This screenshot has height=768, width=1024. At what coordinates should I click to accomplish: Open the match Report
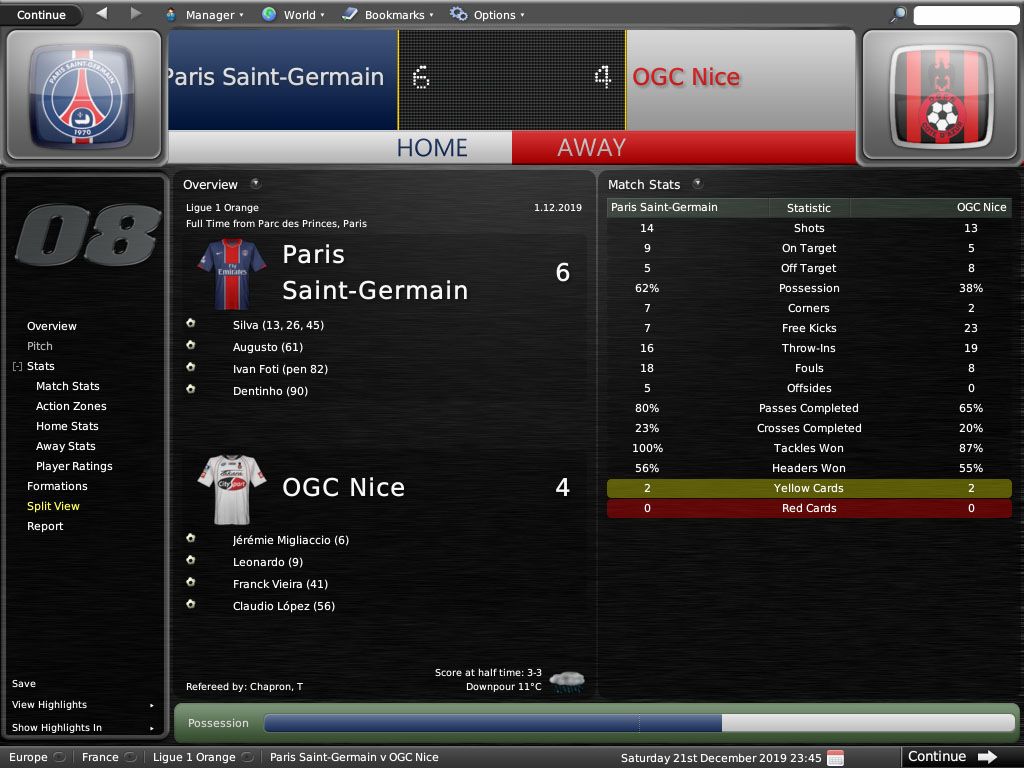coord(45,526)
